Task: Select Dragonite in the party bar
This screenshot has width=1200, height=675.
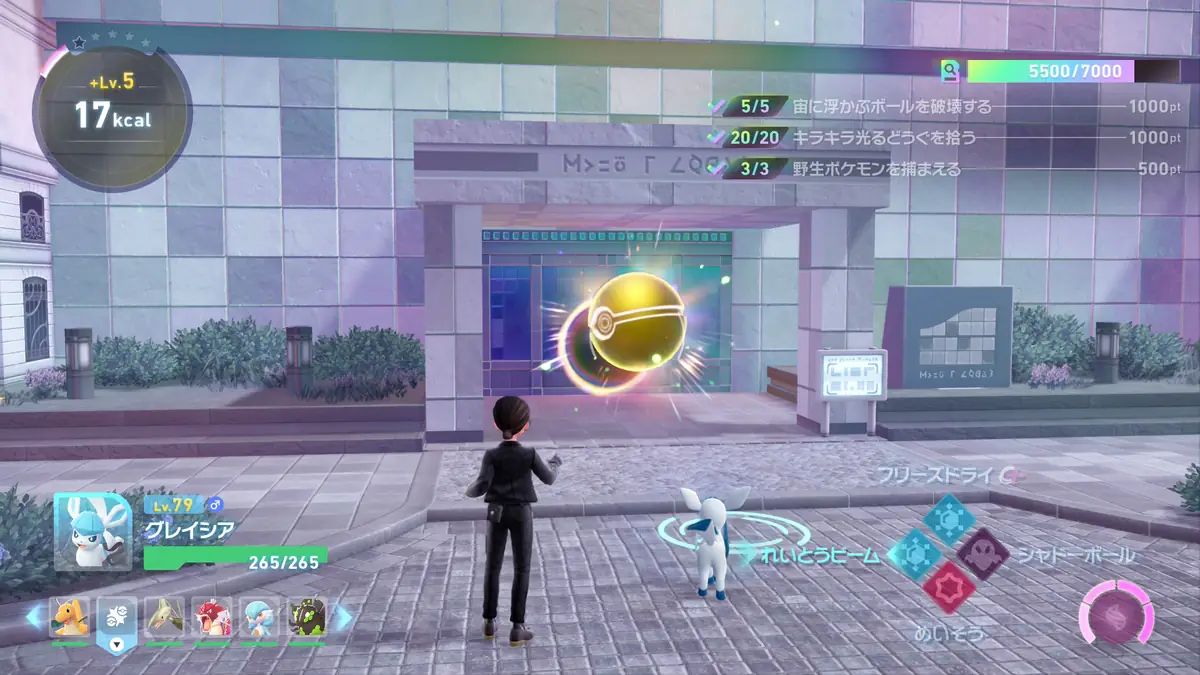Action: (x=70, y=618)
